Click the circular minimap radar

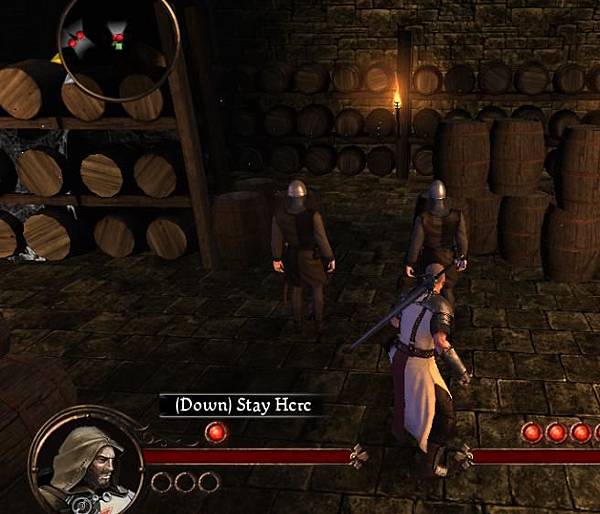point(118,42)
